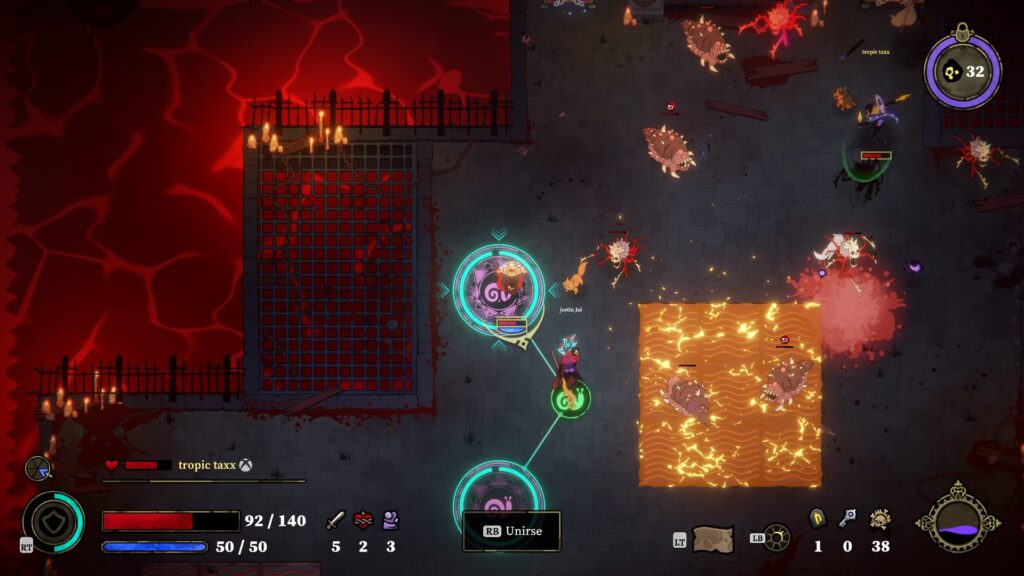Image resolution: width=1024 pixels, height=576 pixels.
Task: Select teammate tropic taxx's nameplate
Action: (x=206, y=465)
